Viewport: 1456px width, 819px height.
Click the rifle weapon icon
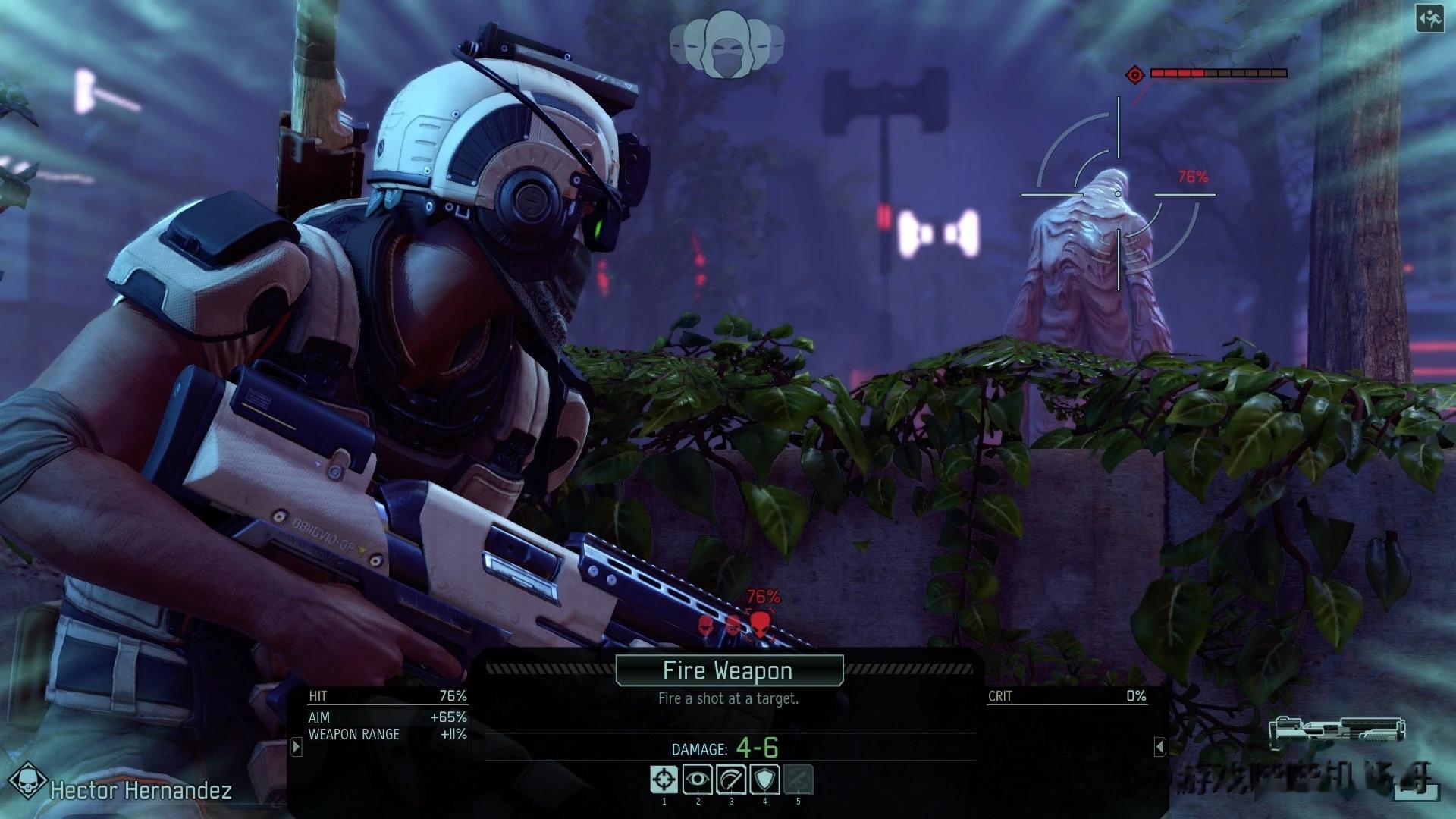click(1336, 732)
